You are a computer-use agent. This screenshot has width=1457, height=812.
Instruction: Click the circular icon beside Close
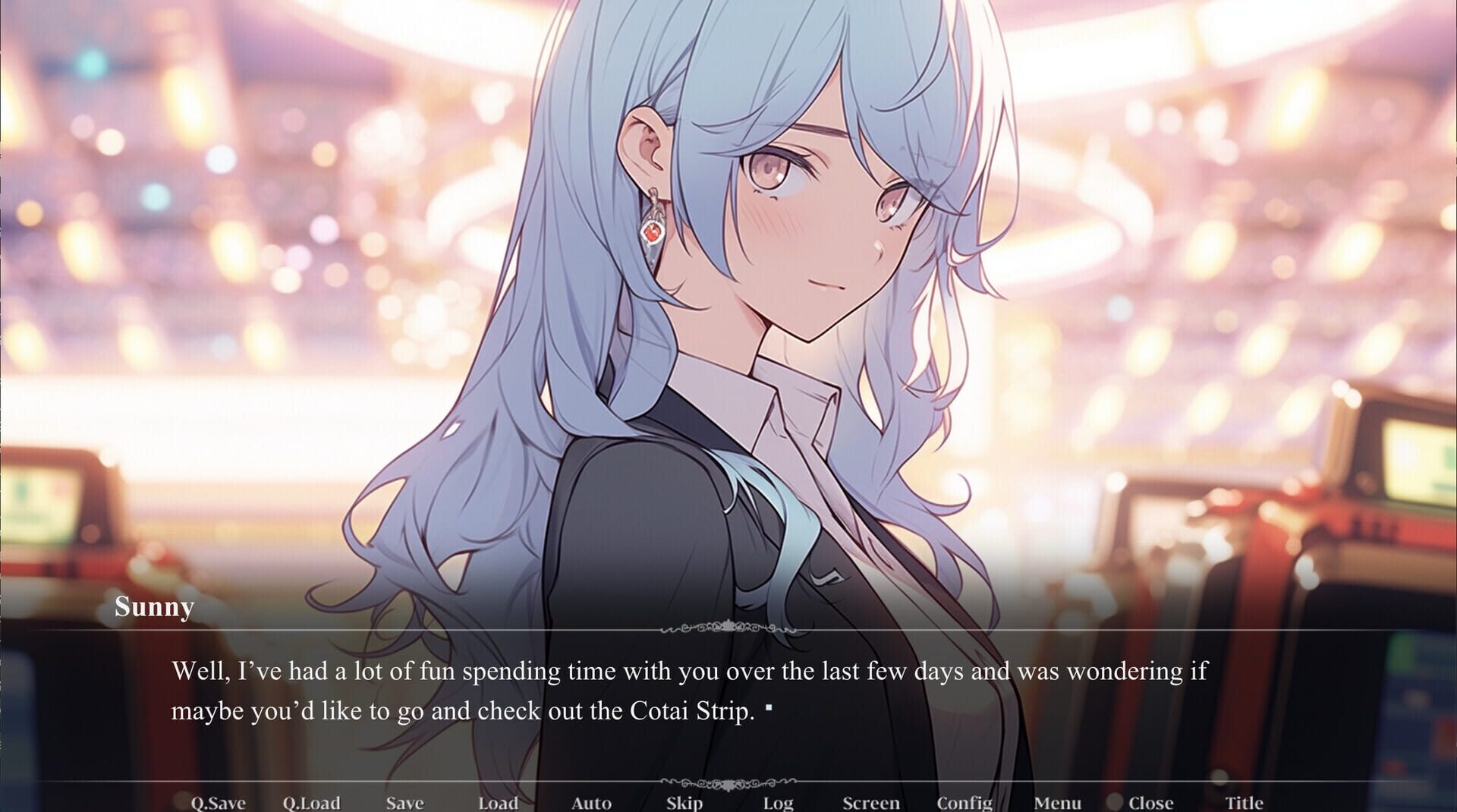[x=1114, y=801]
